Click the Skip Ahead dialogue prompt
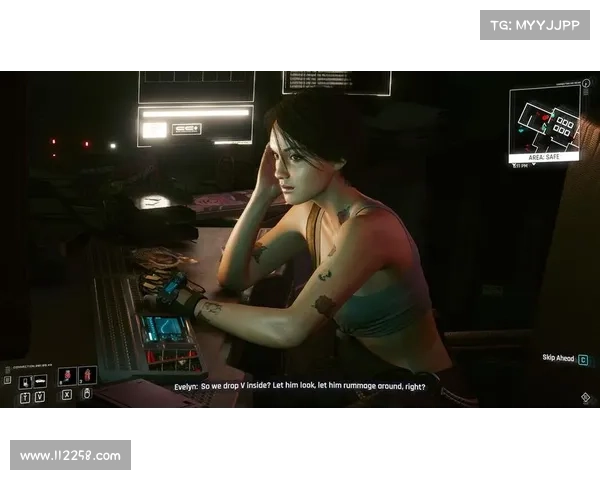The width and height of the screenshot is (600, 480). click(x=564, y=358)
